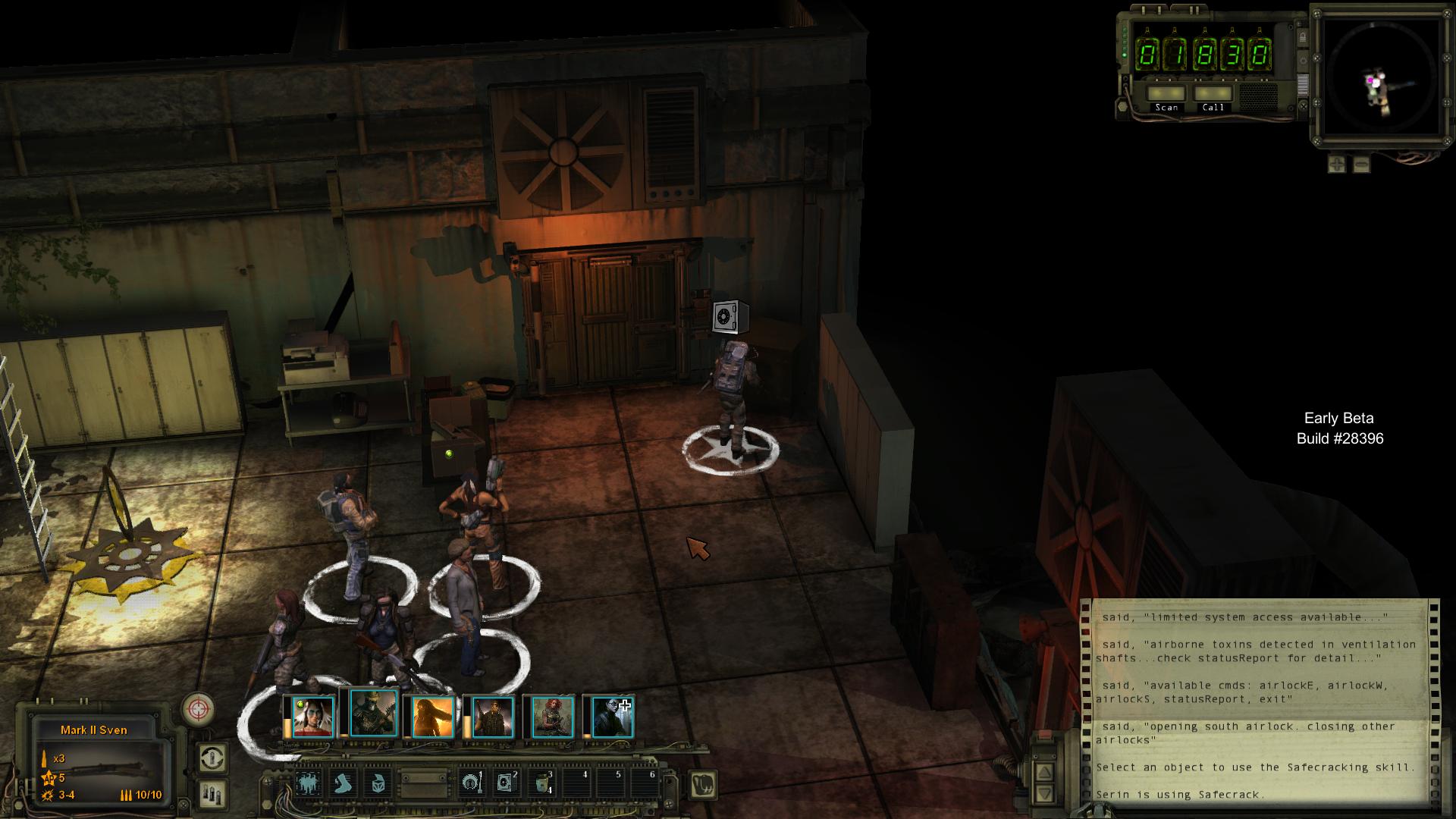
Task: Use the jar item in hotbar slot 3
Action: tap(542, 783)
